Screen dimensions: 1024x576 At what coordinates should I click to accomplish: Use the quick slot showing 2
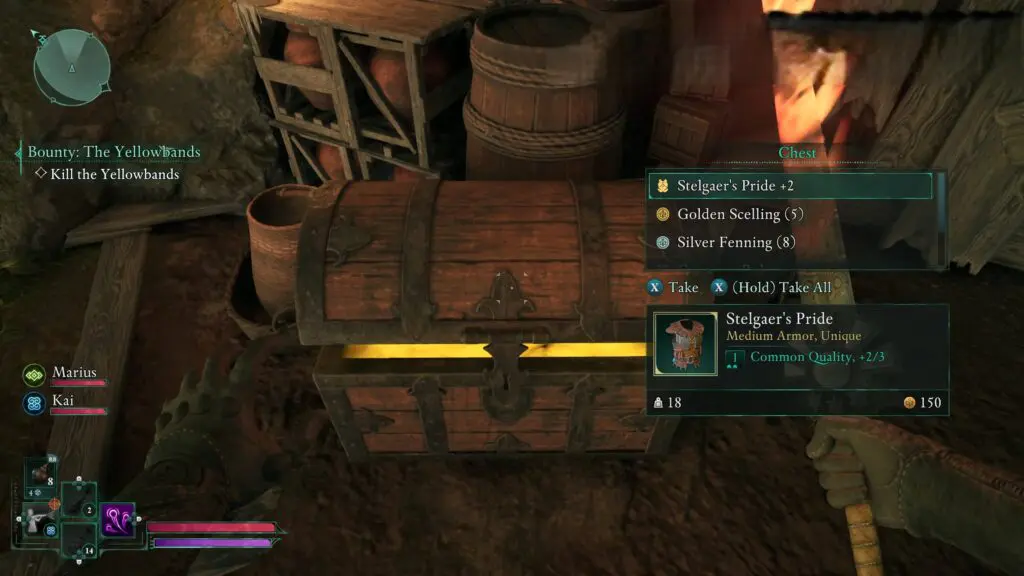click(x=78, y=500)
